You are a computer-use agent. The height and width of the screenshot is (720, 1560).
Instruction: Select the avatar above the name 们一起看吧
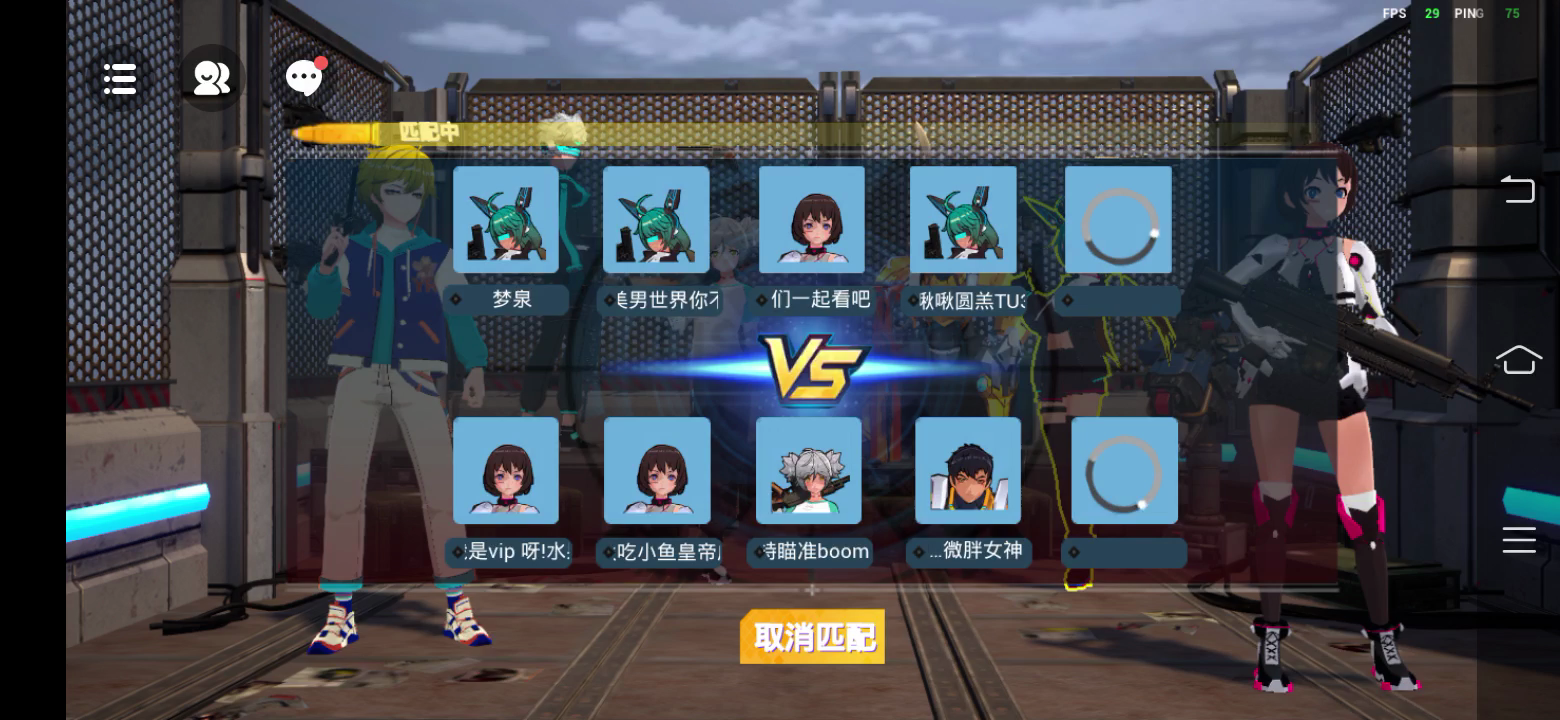pyautogui.click(x=812, y=219)
